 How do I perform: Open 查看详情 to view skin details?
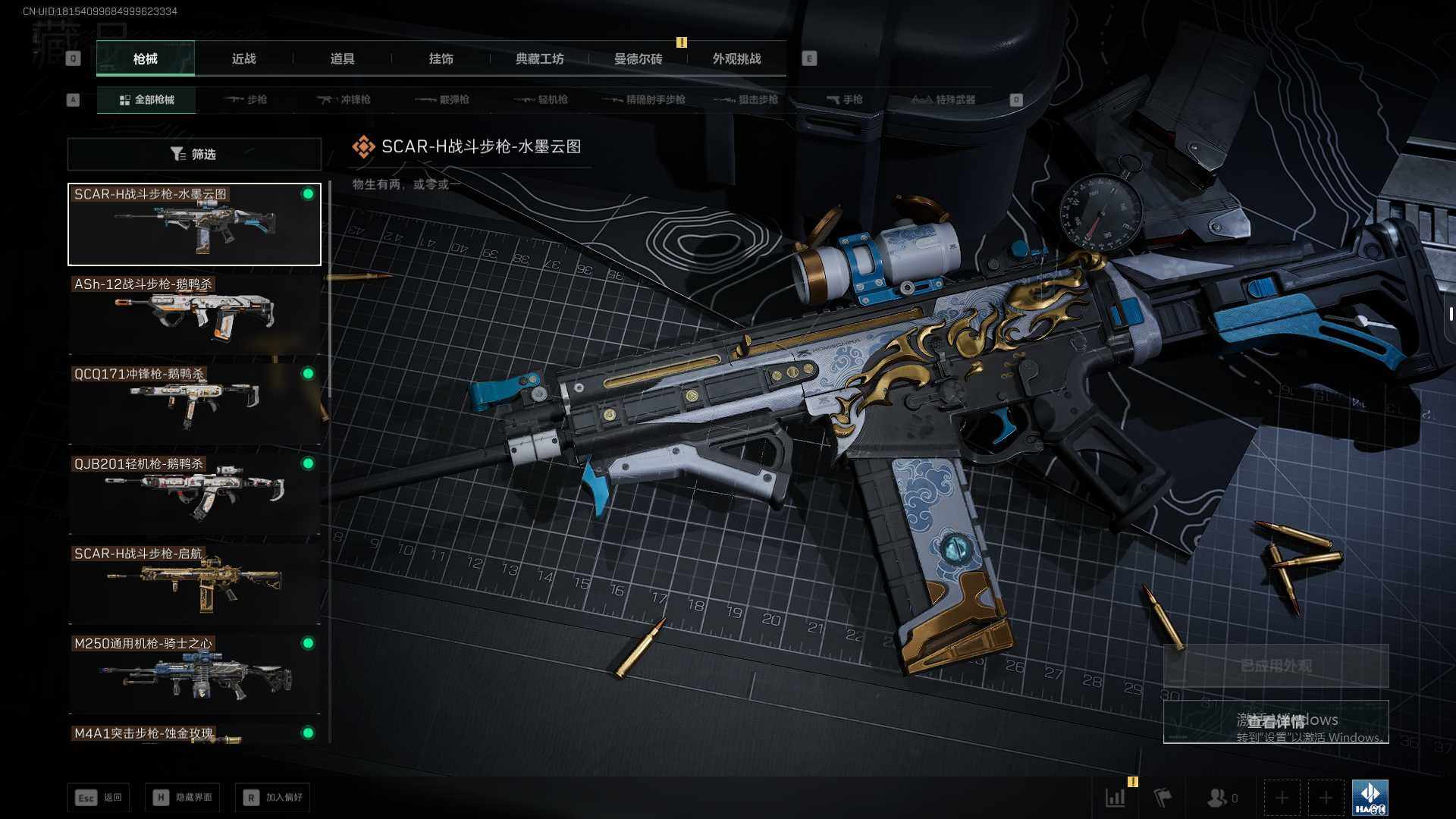pyautogui.click(x=1276, y=721)
